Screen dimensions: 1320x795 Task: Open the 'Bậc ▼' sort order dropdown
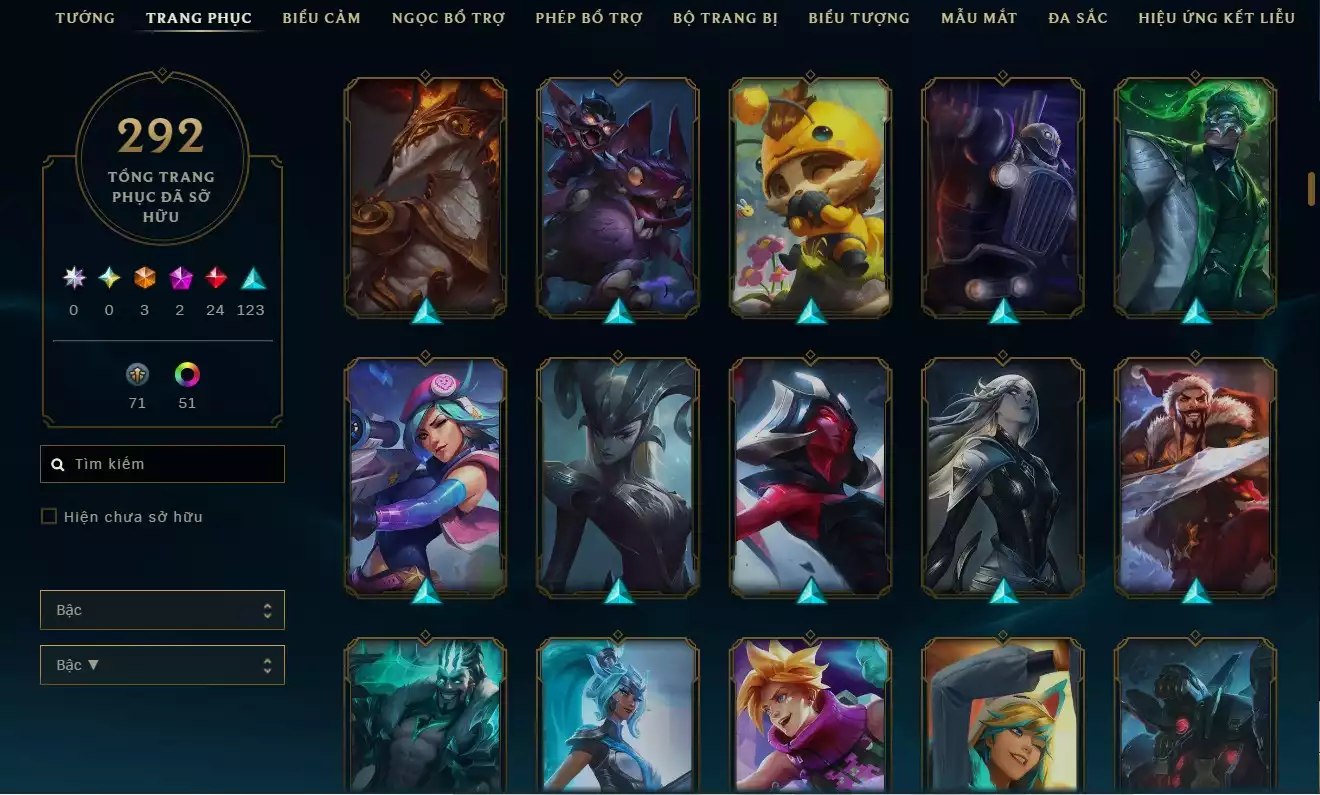[162, 664]
